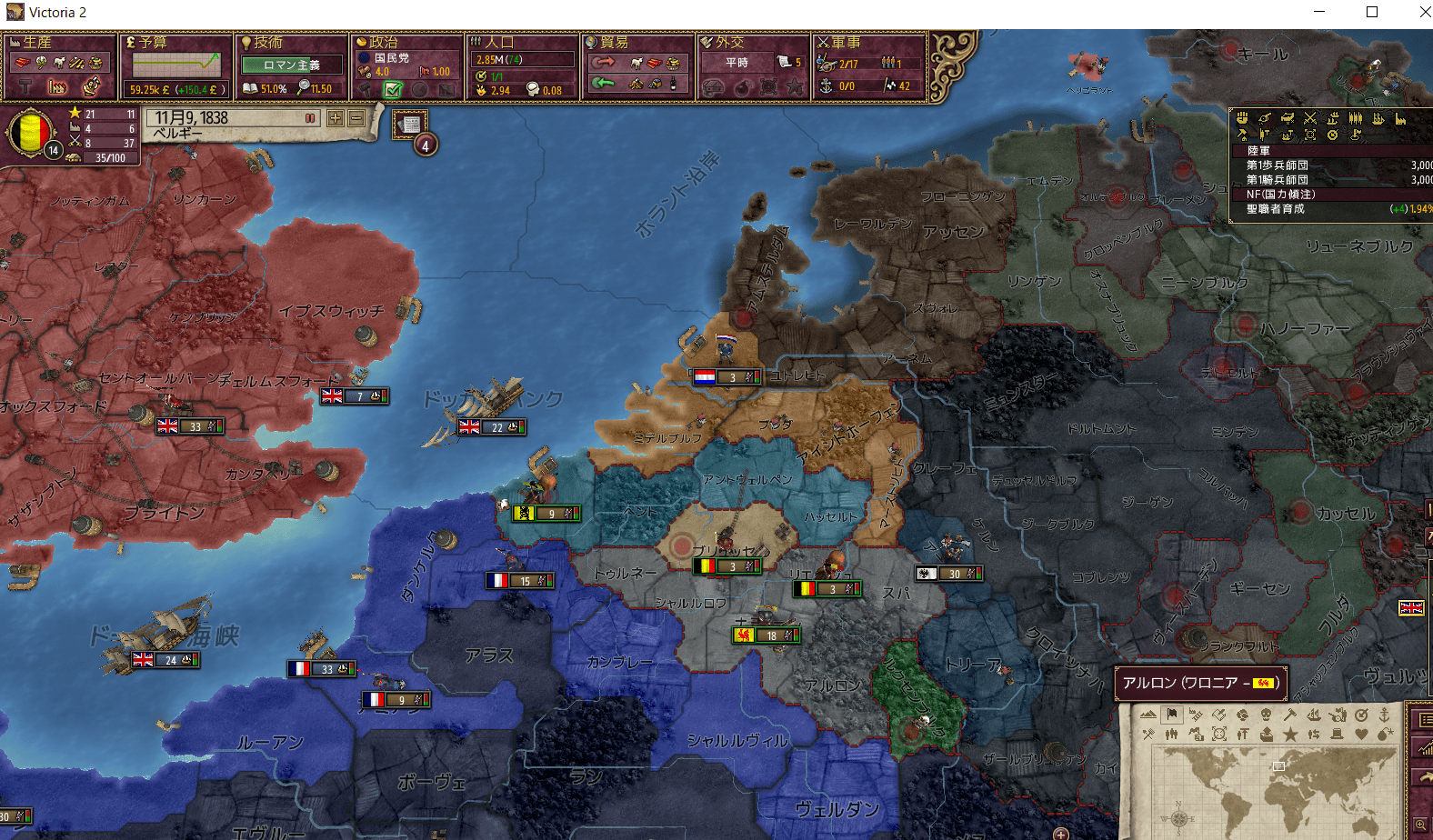The width and height of the screenshot is (1433, 840).
Task: Toggle the army filter icon in the outliner
Action: click(x=1310, y=119)
